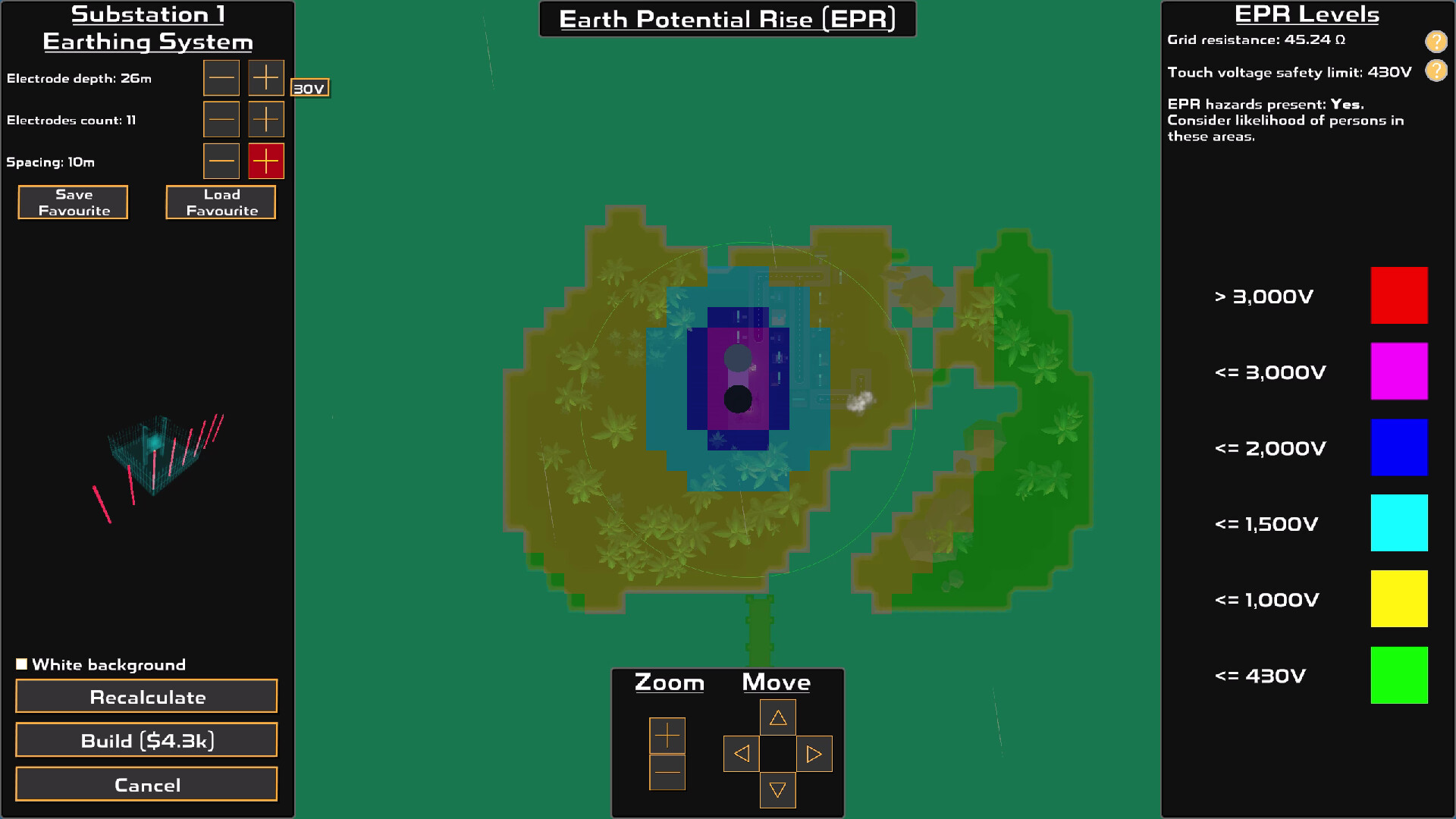This screenshot has height=819, width=1456.
Task: Click the Zoom out minus icon
Action: coord(667,772)
